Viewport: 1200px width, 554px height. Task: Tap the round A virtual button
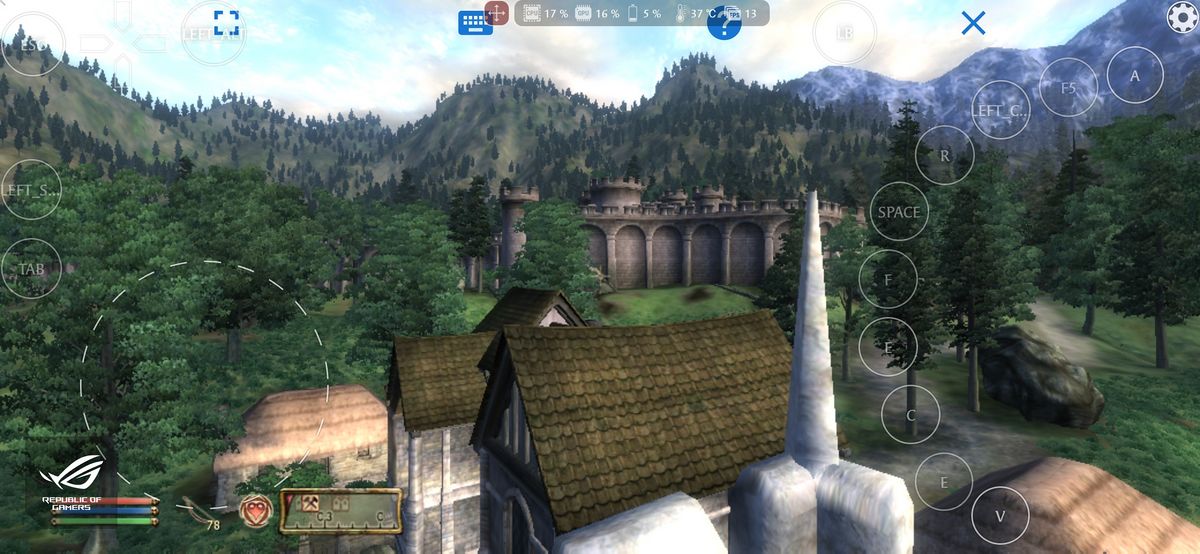click(x=1135, y=75)
